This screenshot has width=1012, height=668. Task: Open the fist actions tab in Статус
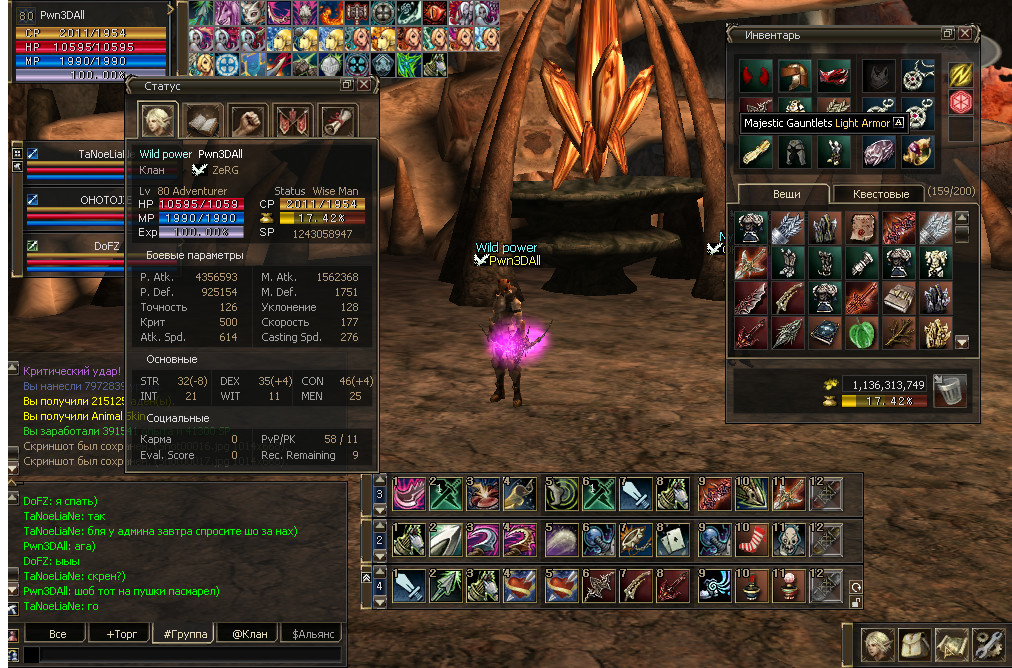pyautogui.click(x=248, y=120)
